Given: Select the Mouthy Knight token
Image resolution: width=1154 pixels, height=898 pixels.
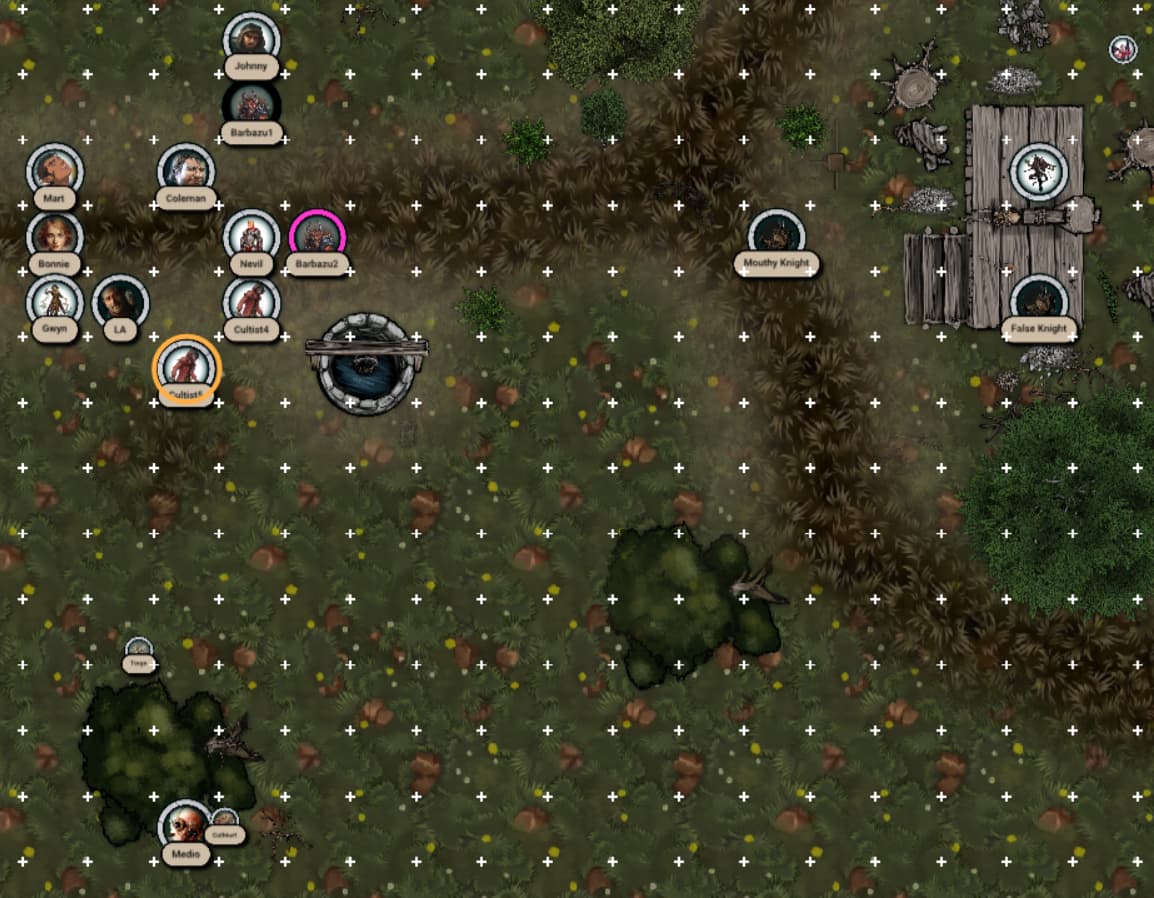Looking at the screenshot, I should coord(776,236).
